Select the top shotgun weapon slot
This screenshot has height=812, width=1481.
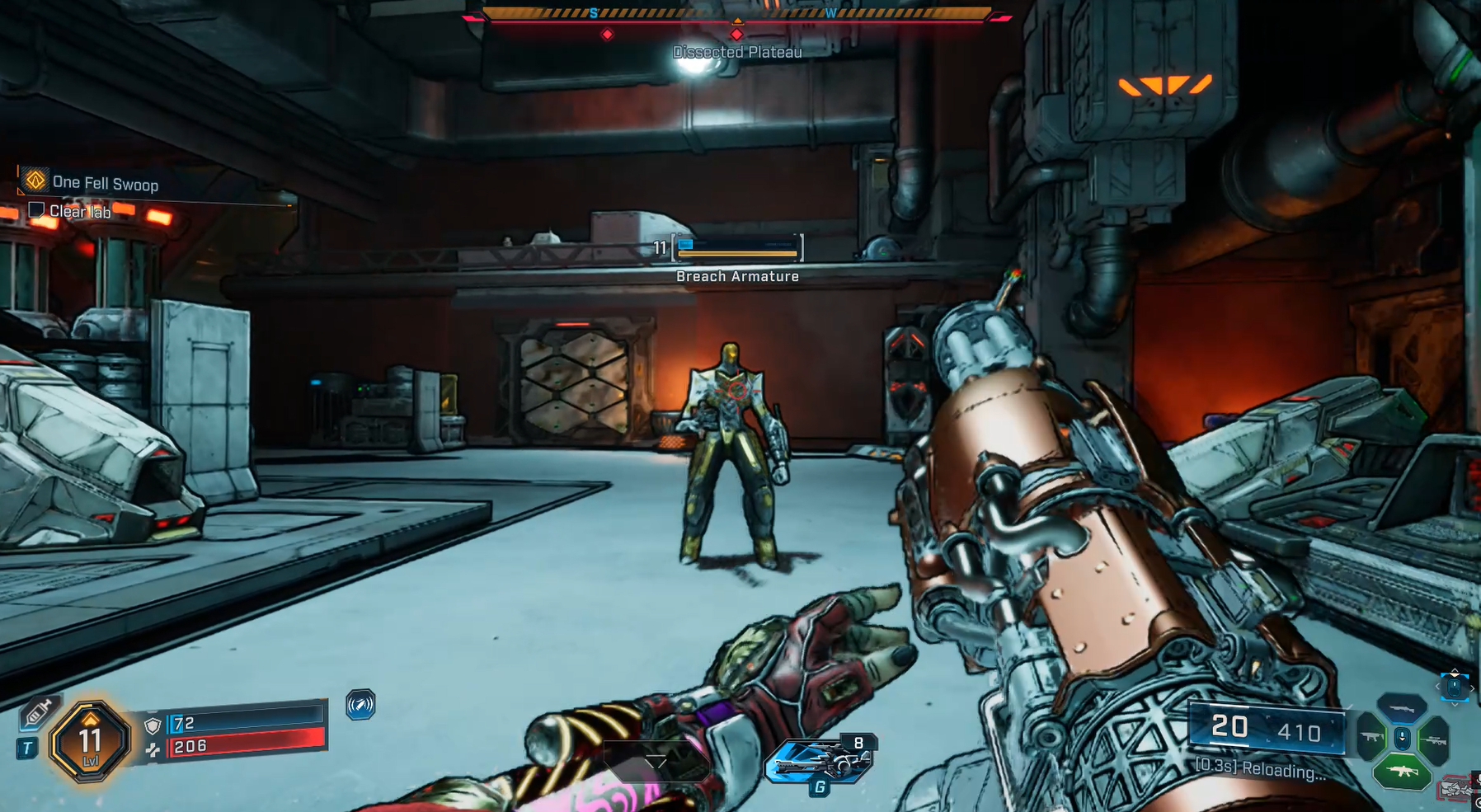click(x=1402, y=708)
